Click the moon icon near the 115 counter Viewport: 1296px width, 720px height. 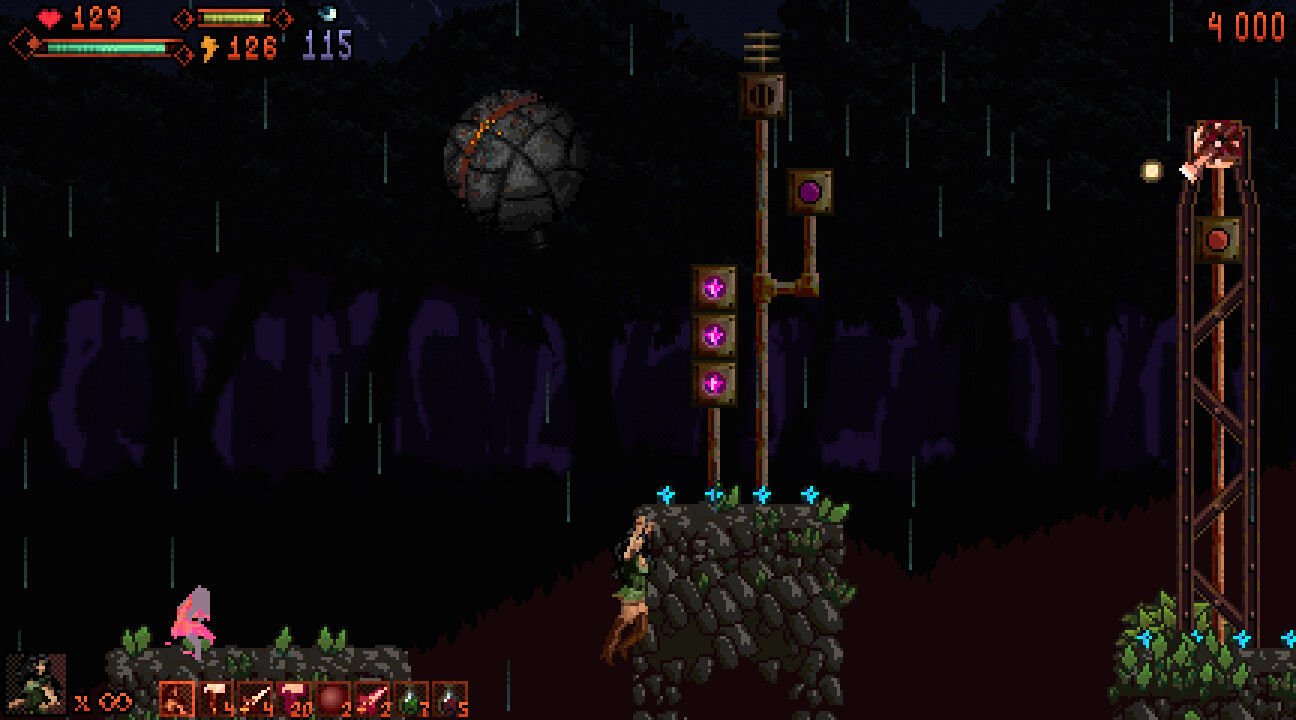[x=327, y=14]
